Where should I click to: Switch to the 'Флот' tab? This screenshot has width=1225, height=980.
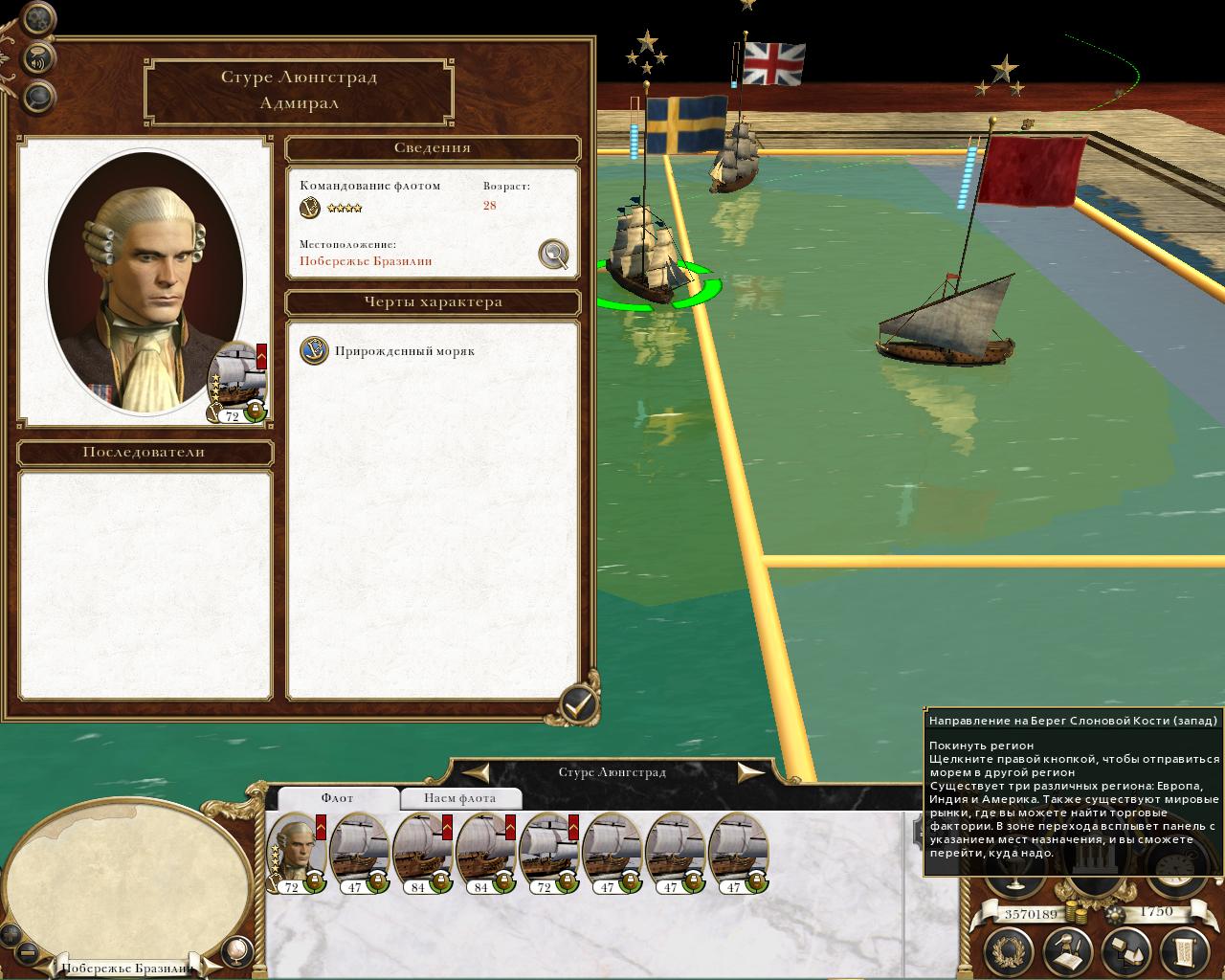click(x=337, y=798)
